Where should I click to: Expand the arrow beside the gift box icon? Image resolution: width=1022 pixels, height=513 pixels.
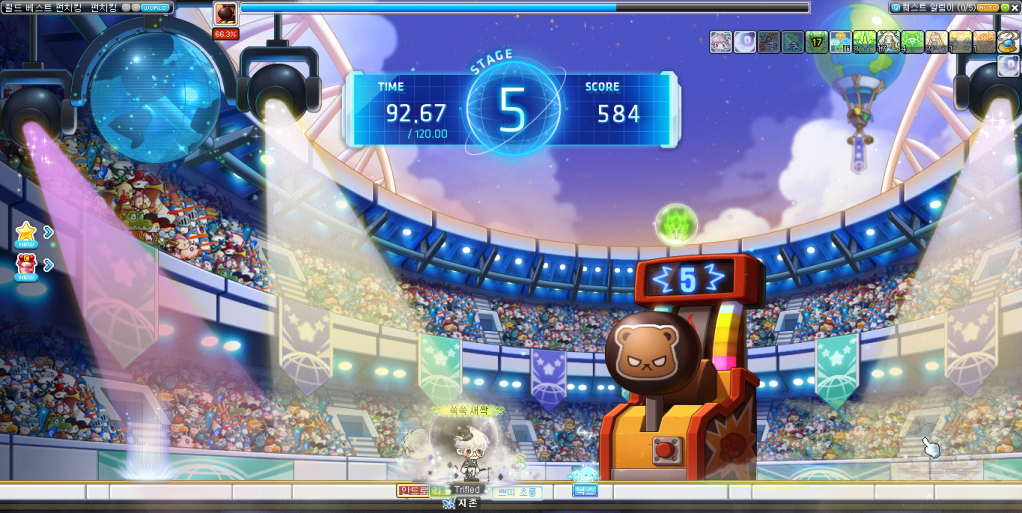pos(48,265)
